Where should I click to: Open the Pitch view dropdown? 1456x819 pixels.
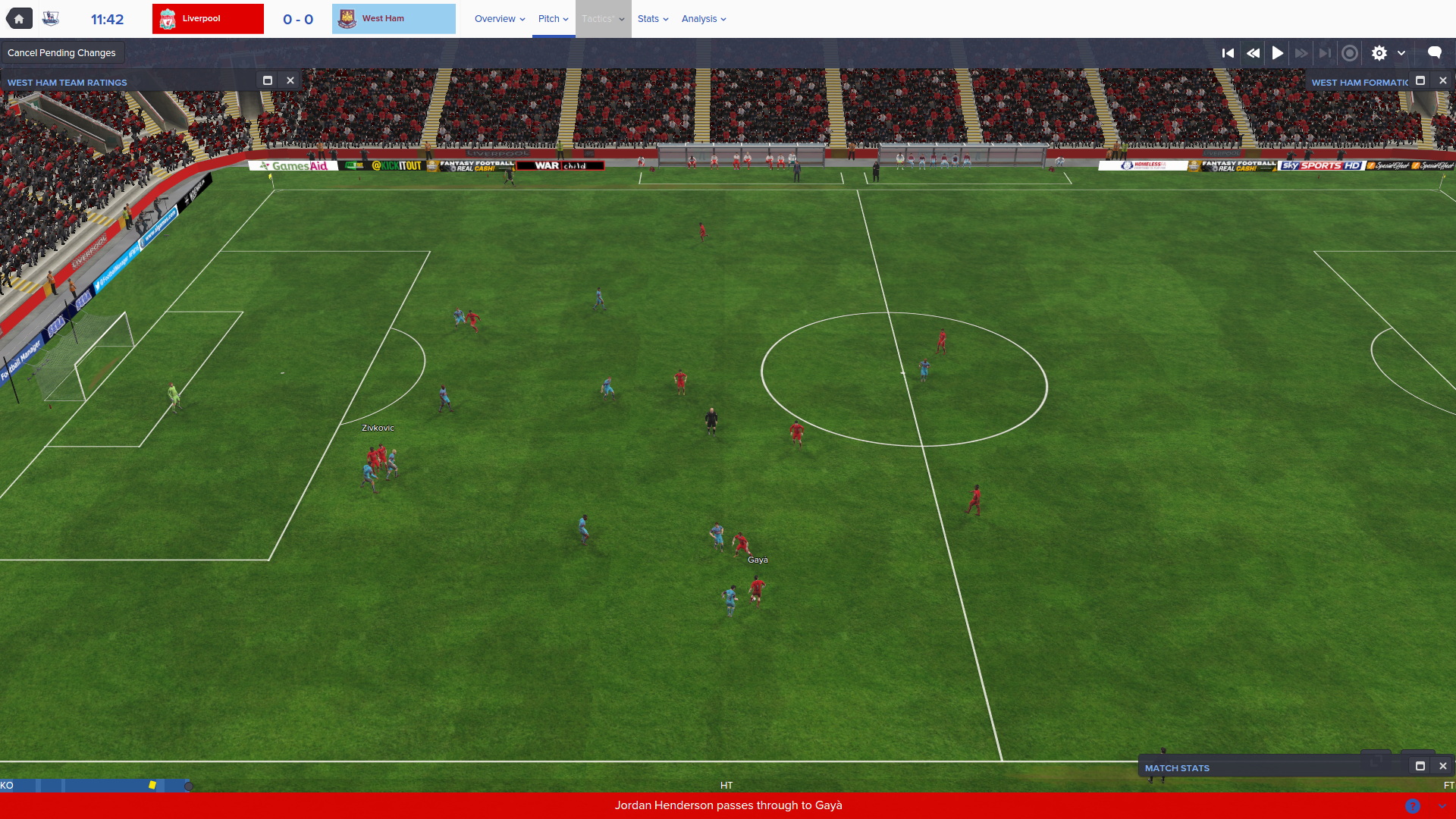tap(553, 19)
